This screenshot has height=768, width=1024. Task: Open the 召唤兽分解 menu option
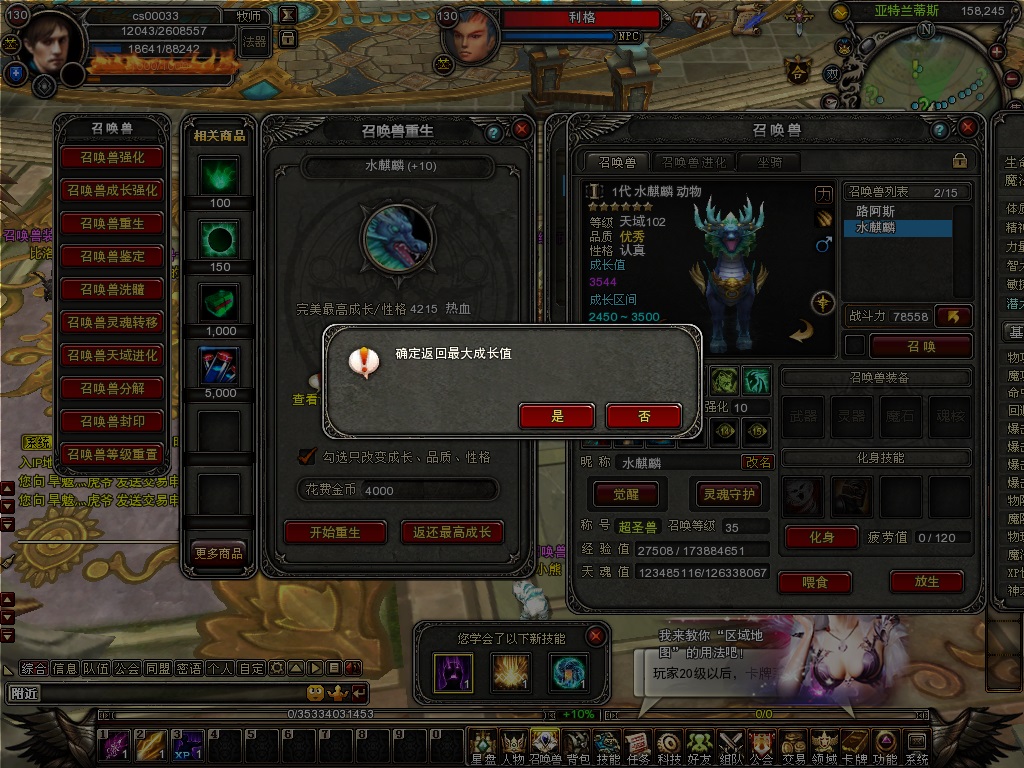(112, 389)
